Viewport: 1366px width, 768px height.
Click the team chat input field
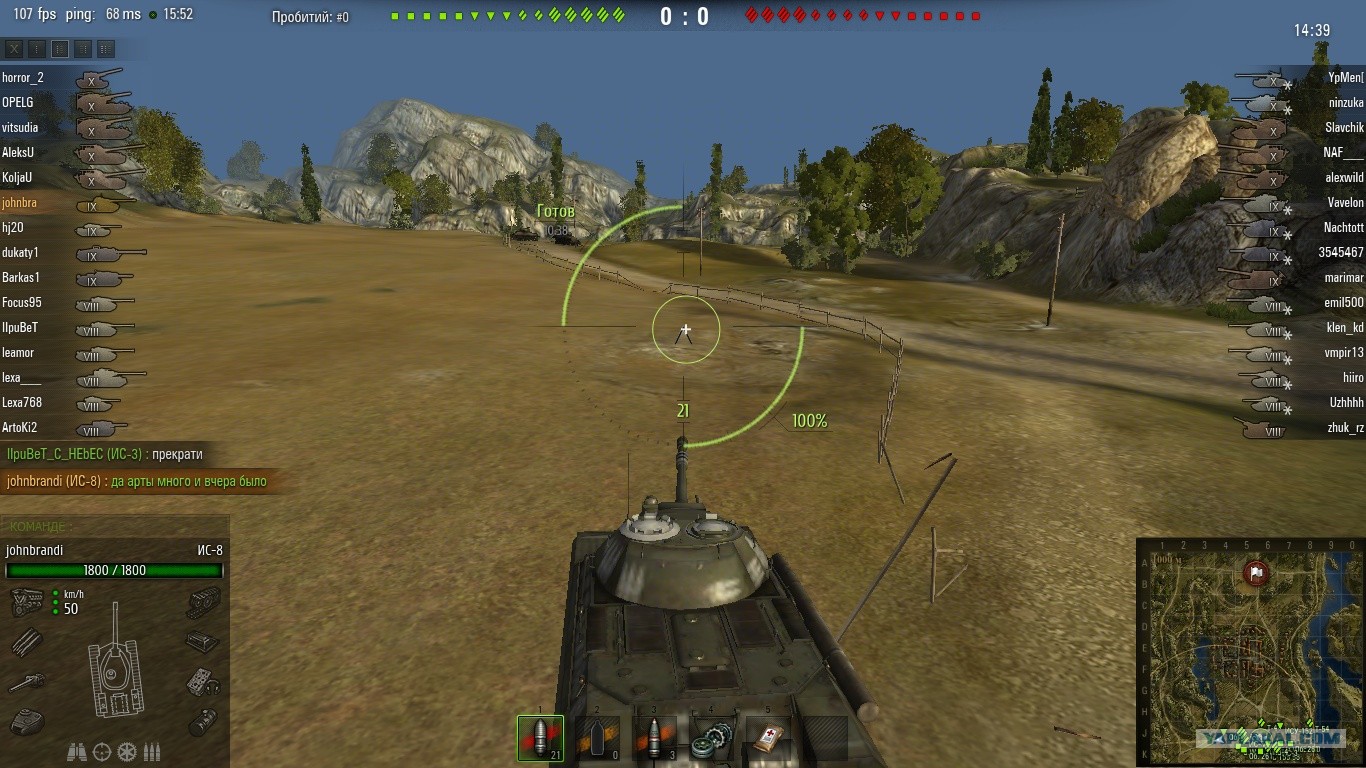[115, 526]
